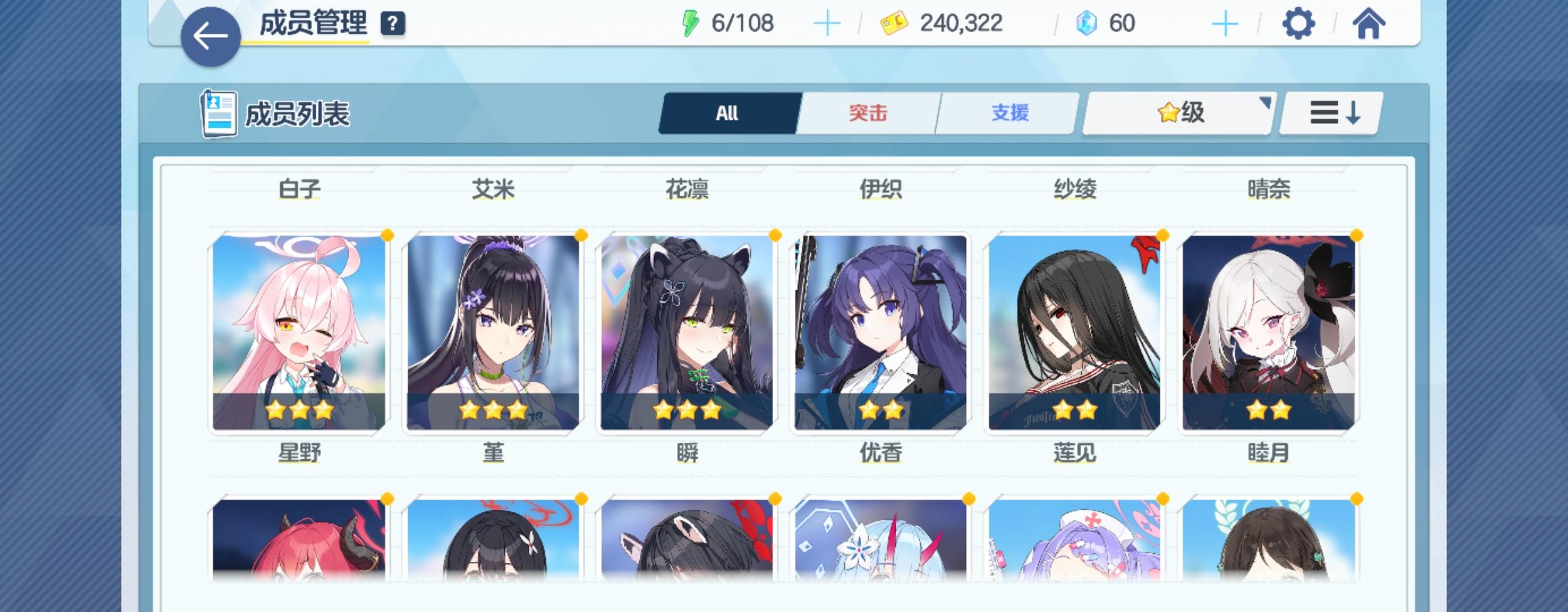Click the member list notebook icon beside 成员列表
The image size is (1568, 612).
tap(218, 112)
